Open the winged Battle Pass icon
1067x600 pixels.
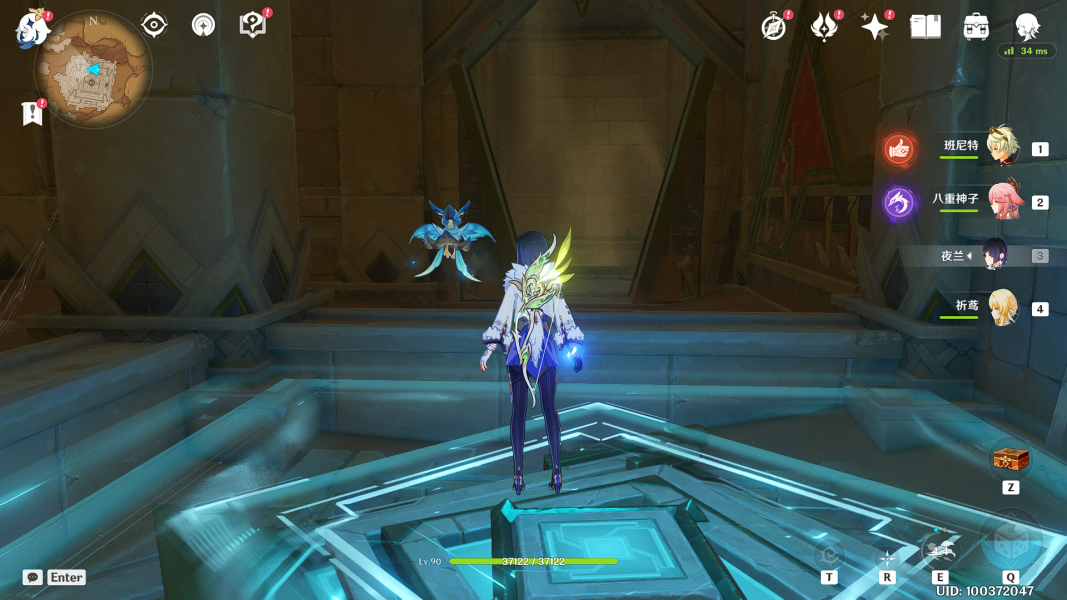(824, 27)
